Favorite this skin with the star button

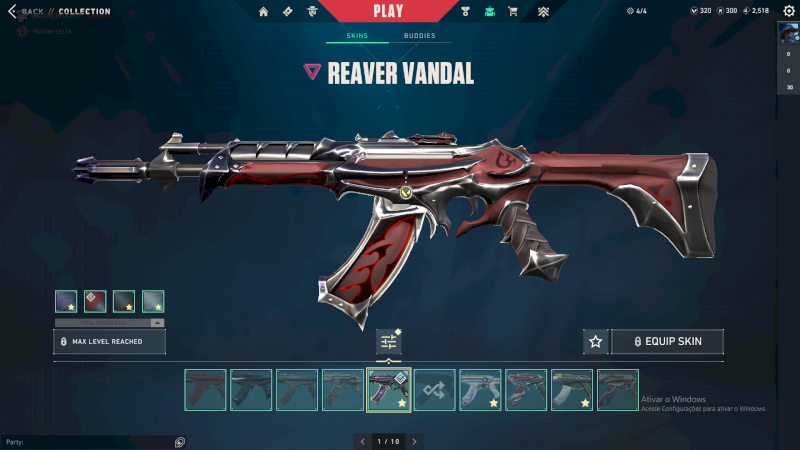point(596,342)
